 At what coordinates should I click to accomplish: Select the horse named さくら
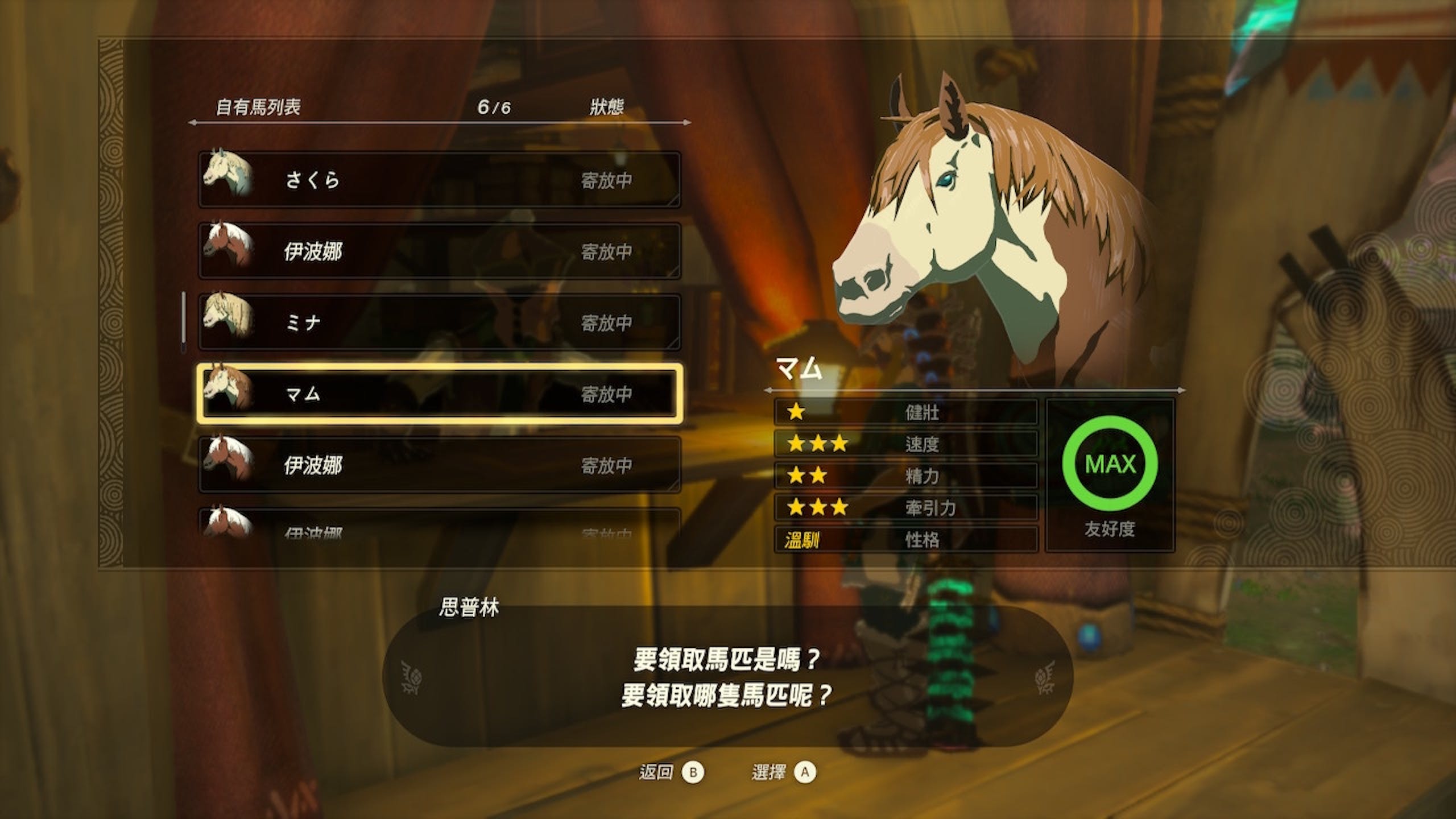pos(439,180)
